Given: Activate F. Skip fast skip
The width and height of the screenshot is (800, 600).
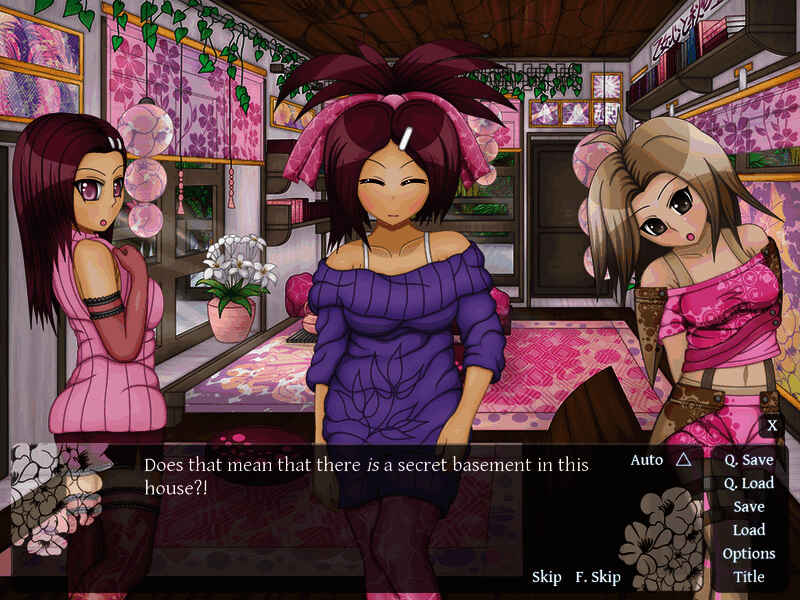Looking at the screenshot, I should (x=598, y=577).
